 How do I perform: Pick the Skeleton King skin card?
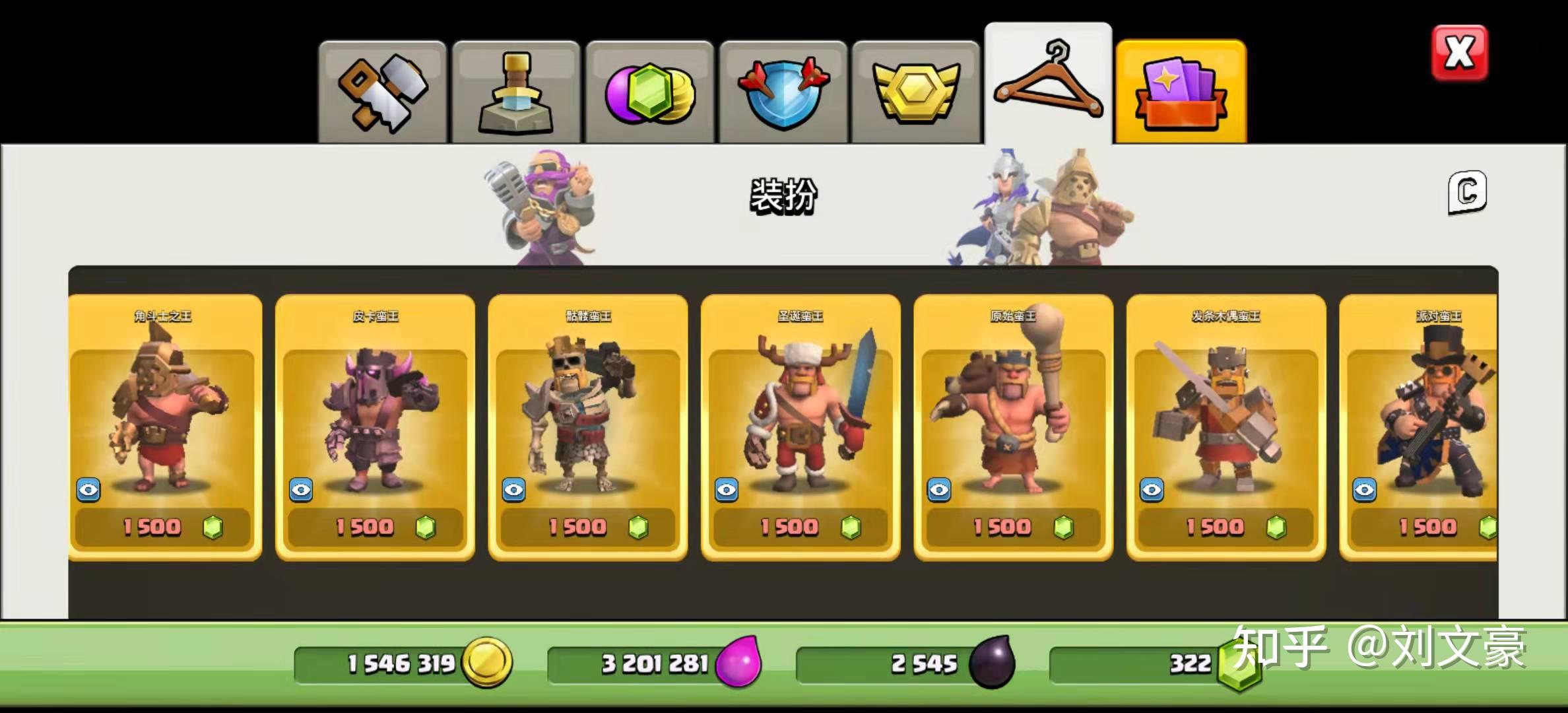[587, 409]
